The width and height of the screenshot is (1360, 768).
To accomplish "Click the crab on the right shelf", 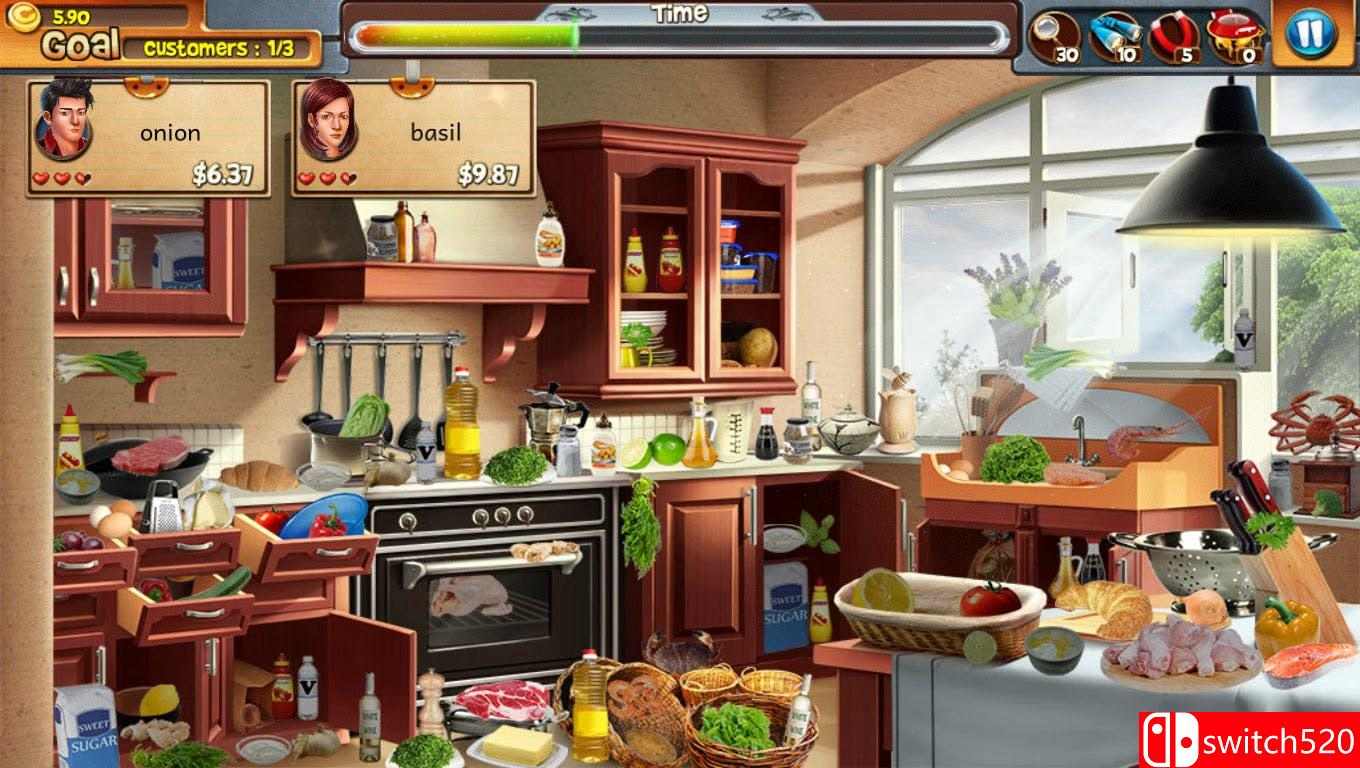I will 1322,428.
